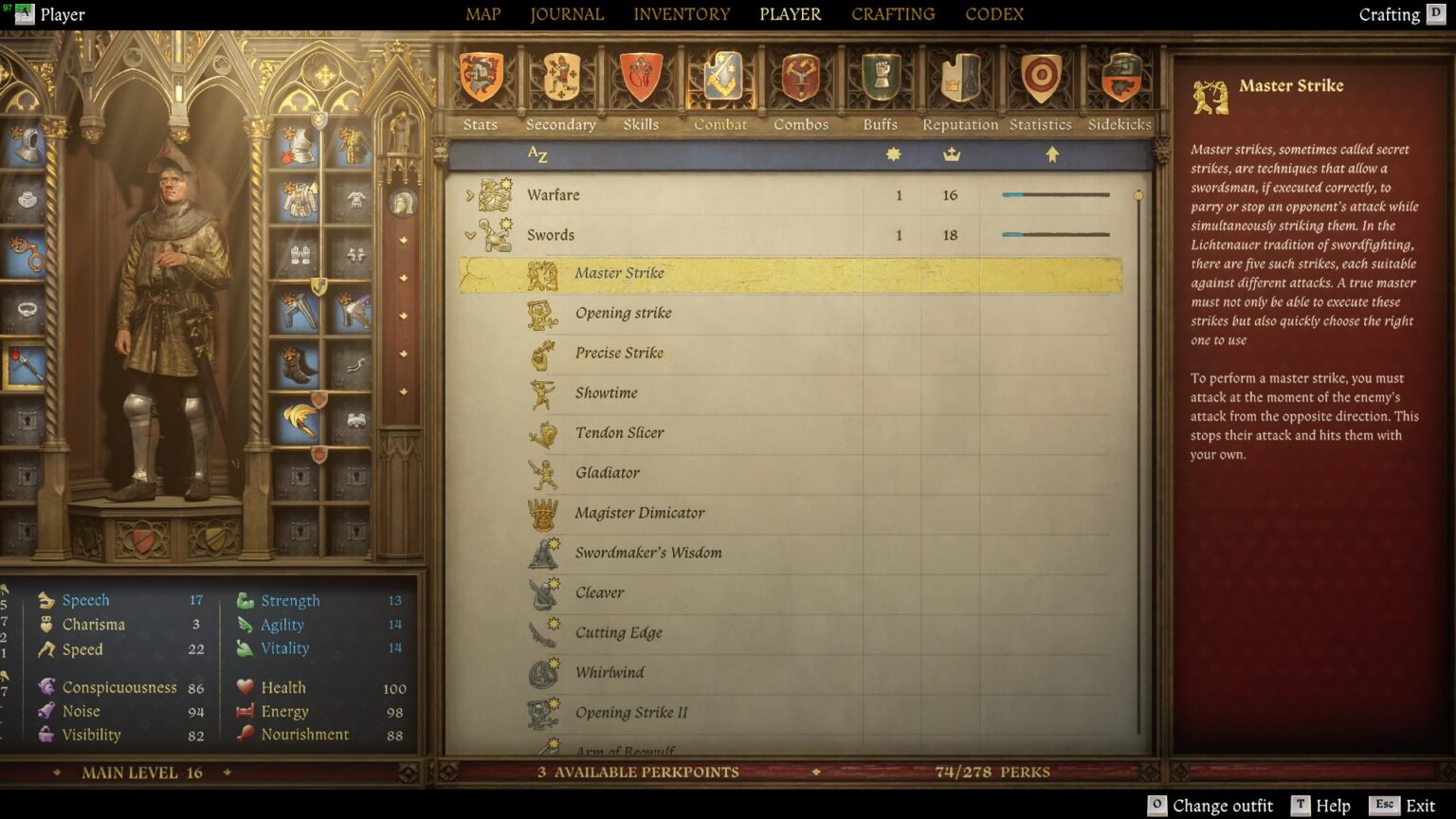
Task: Collapse the Swords perk list
Action: pyautogui.click(x=468, y=234)
